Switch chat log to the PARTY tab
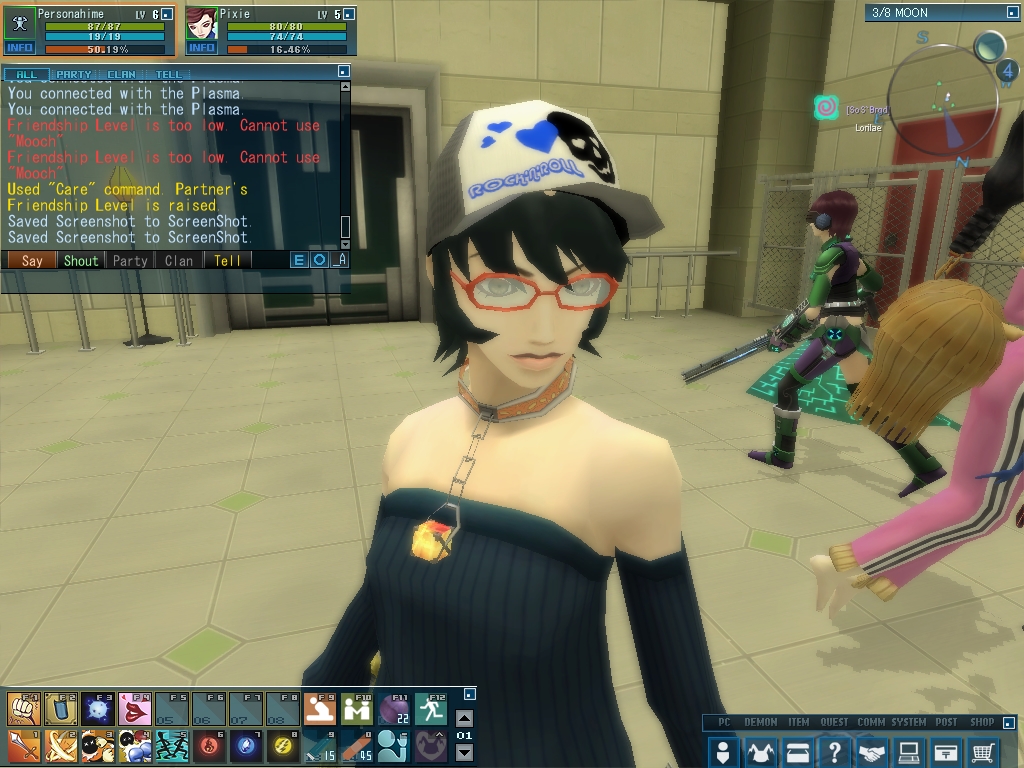 tap(74, 74)
